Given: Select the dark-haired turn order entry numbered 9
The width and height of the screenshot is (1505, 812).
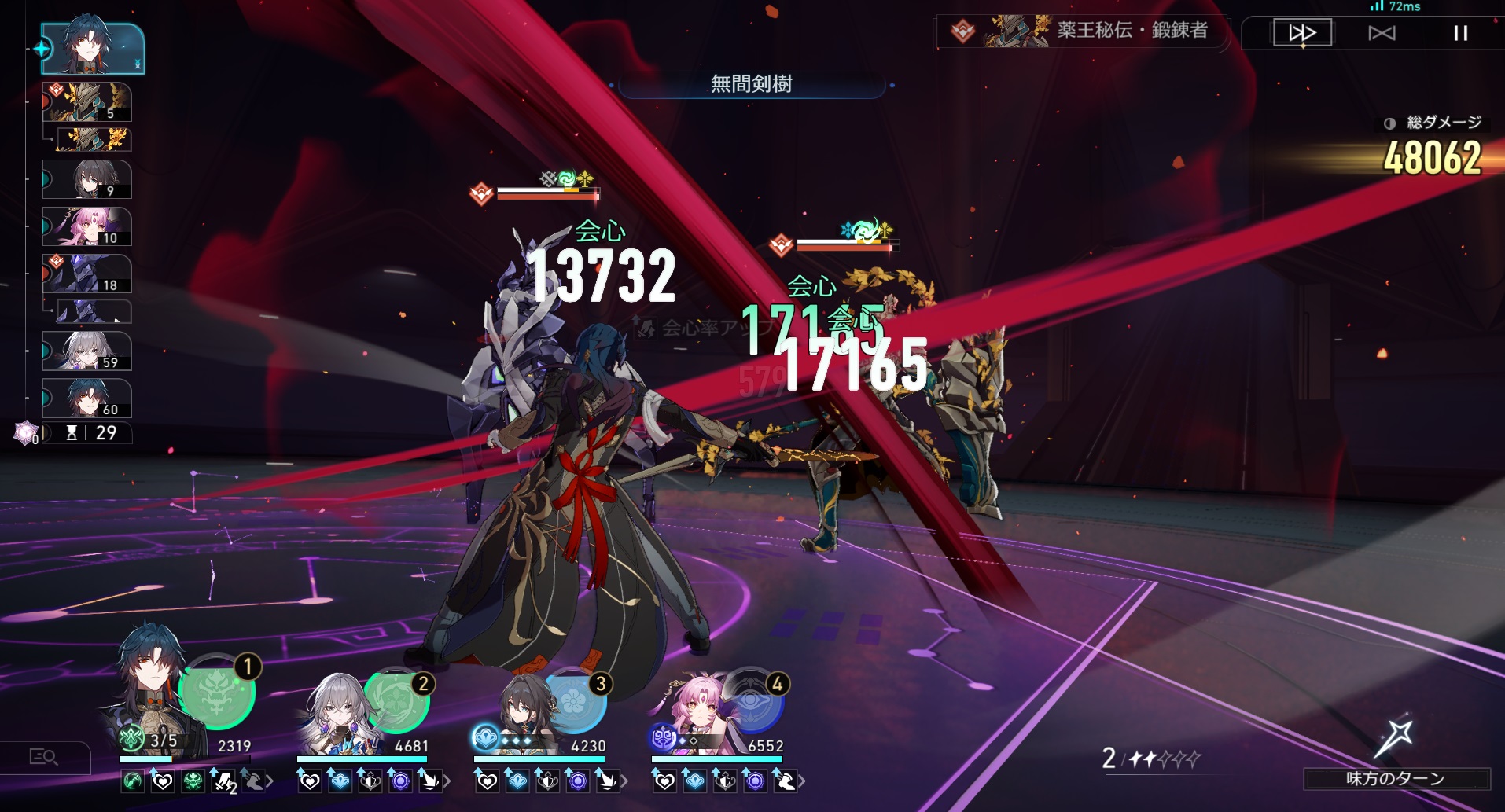Looking at the screenshot, I should click(x=86, y=179).
